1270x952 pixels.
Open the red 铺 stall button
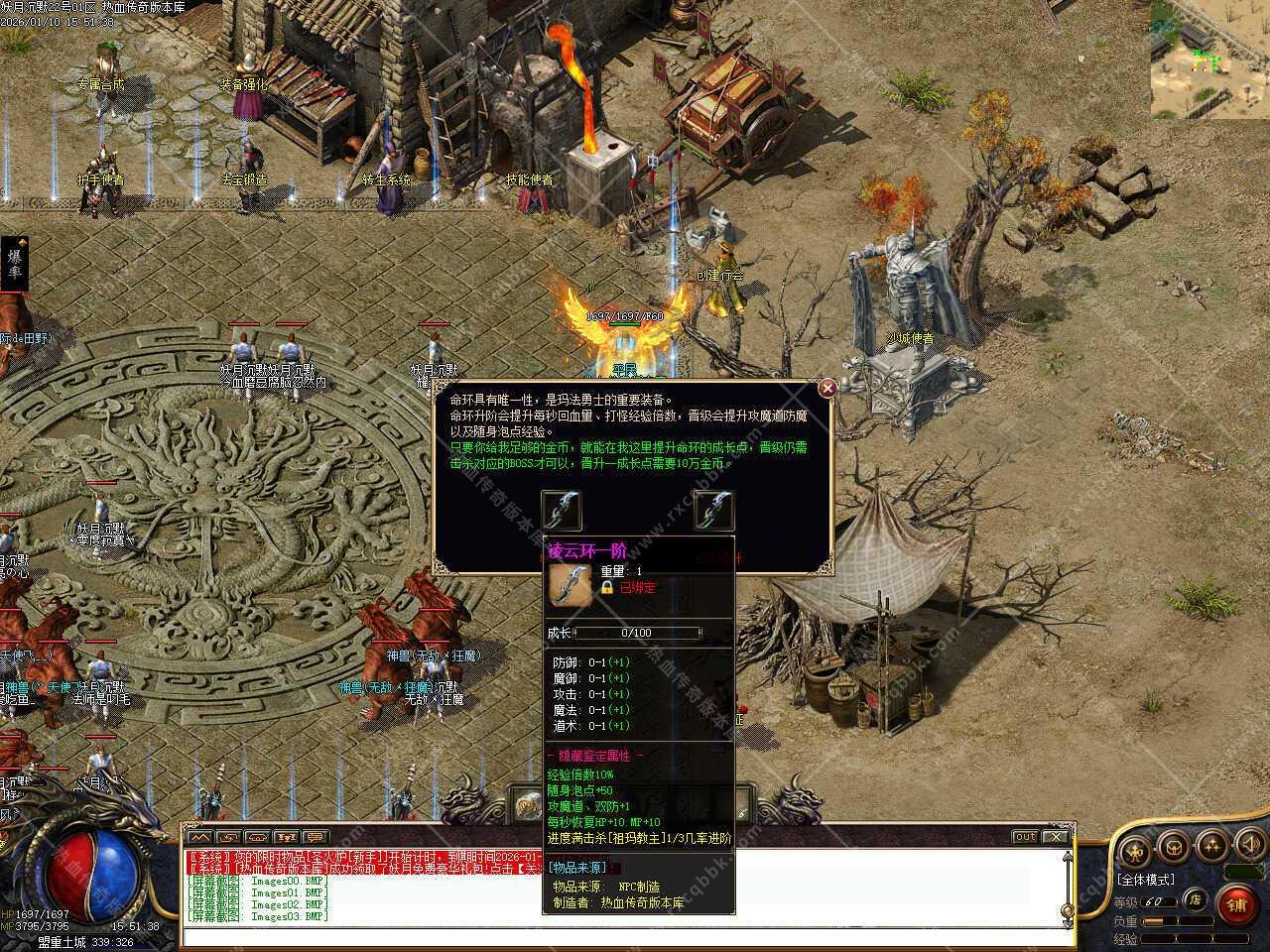click(x=1236, y=904)
